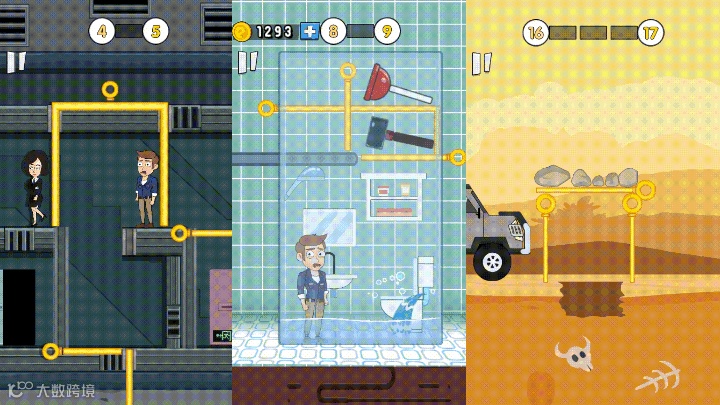Pause the desert level game
720x405 pixels.
tap(482, 63)
